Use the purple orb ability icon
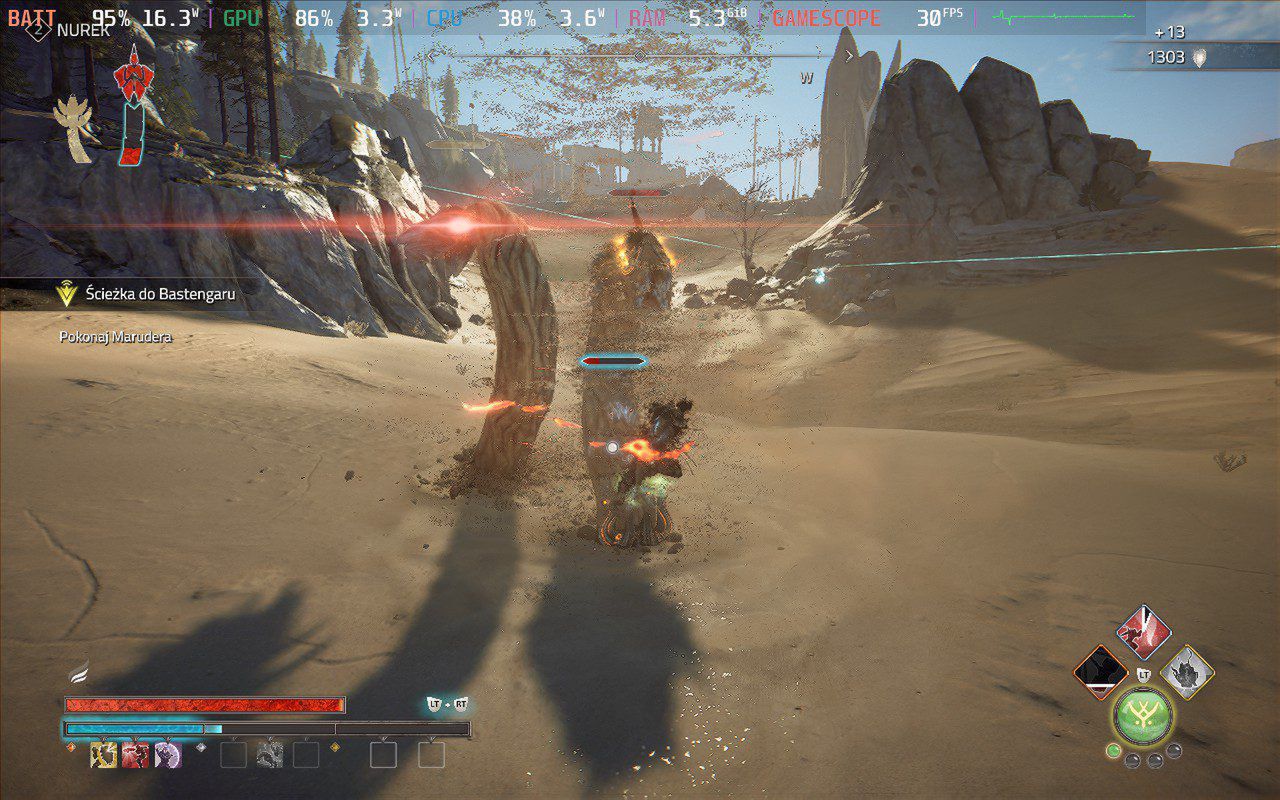Image resolution: width=1280 pixels, height=800 pixels. [x=167, y=755]
